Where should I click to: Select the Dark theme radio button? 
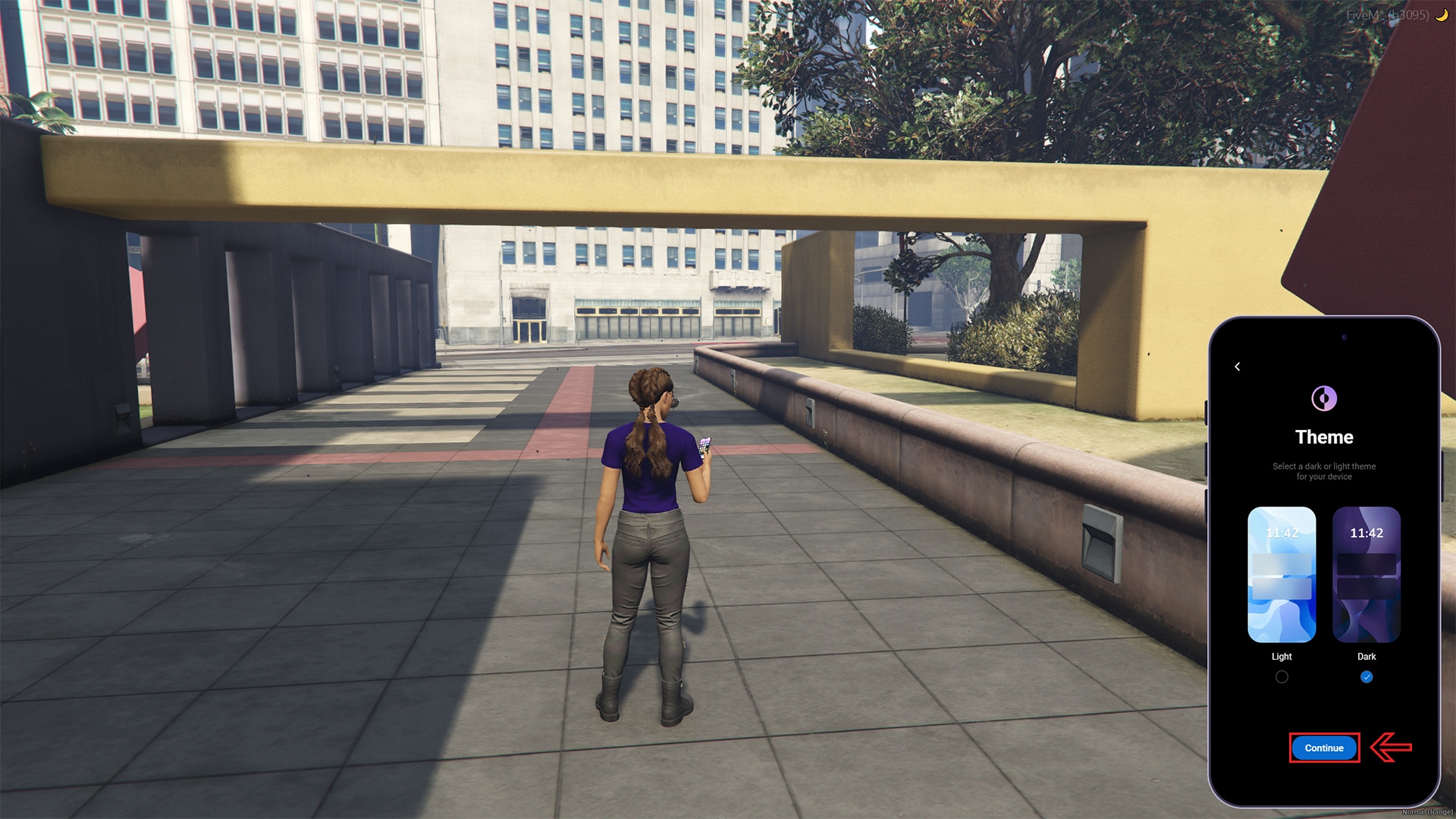pos(1367,677)
